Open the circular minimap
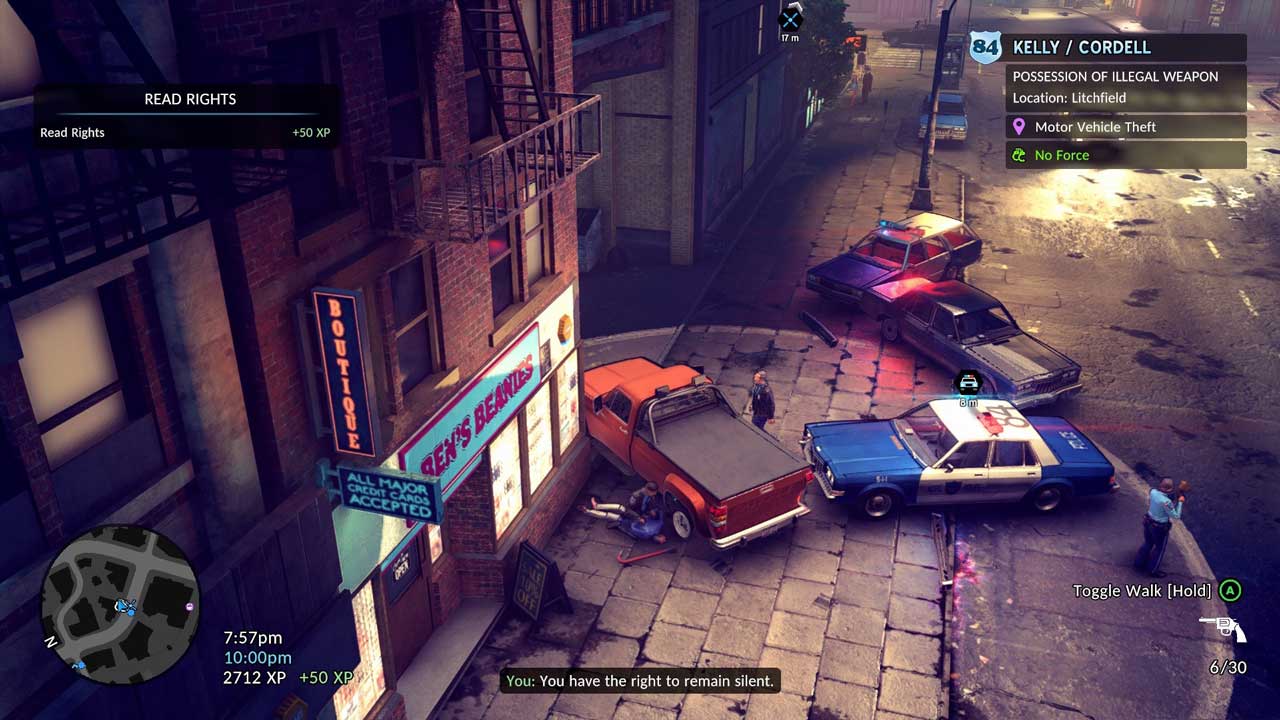This screenshot has width=1280, height=720. [119, 604]
